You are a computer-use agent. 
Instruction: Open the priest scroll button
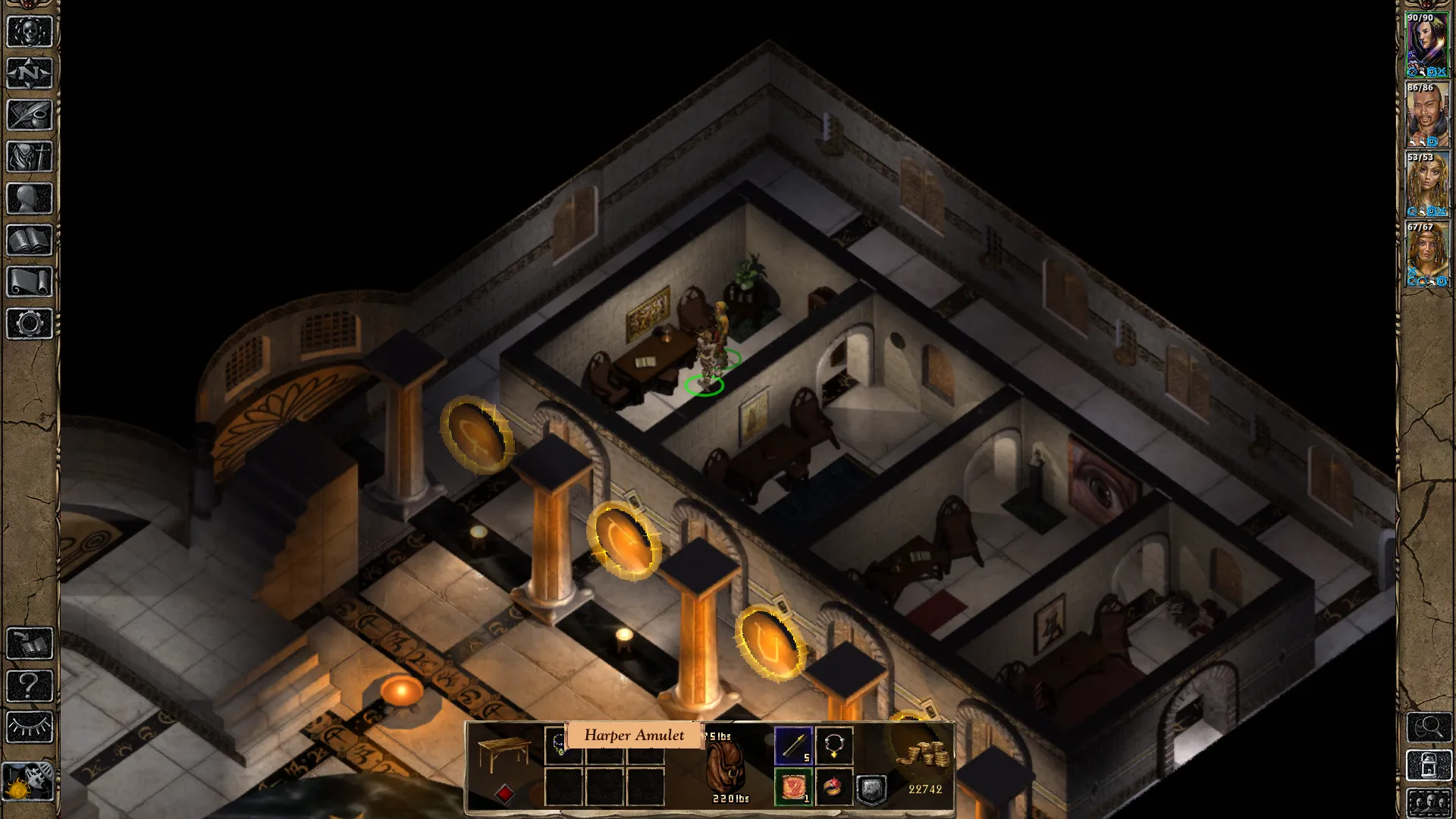30,282
